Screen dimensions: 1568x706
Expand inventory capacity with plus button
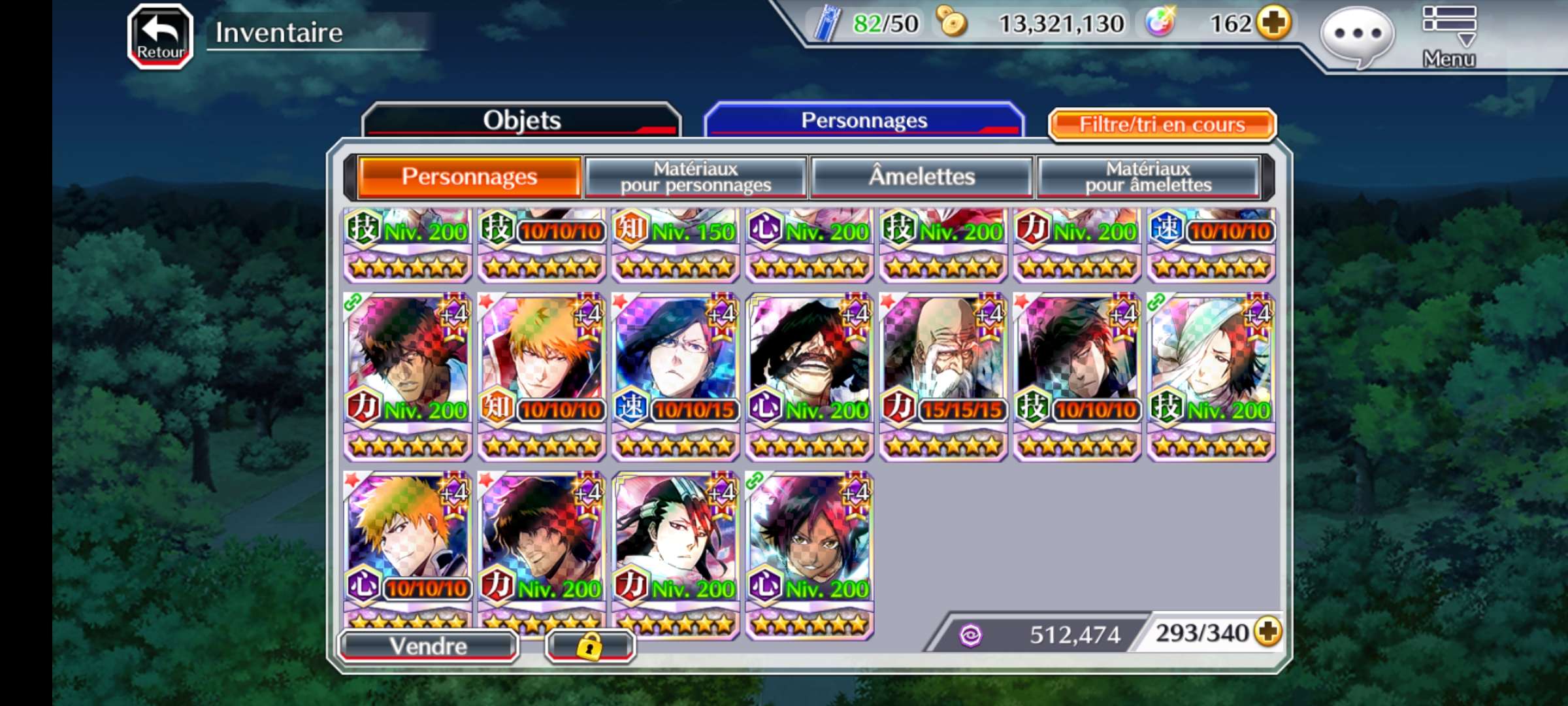(x=1268, y=632)
